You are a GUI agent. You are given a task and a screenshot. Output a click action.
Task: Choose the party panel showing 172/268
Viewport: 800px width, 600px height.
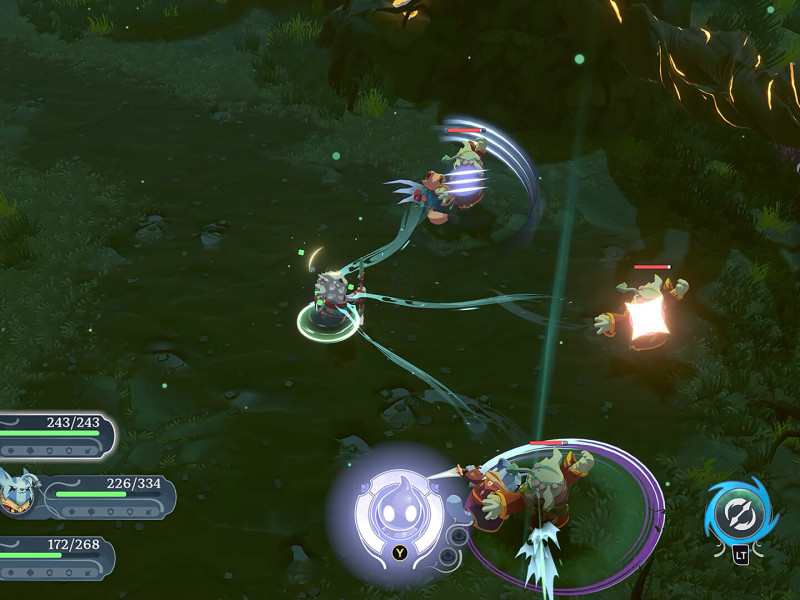pyautogui.click(x=56, y=558)
